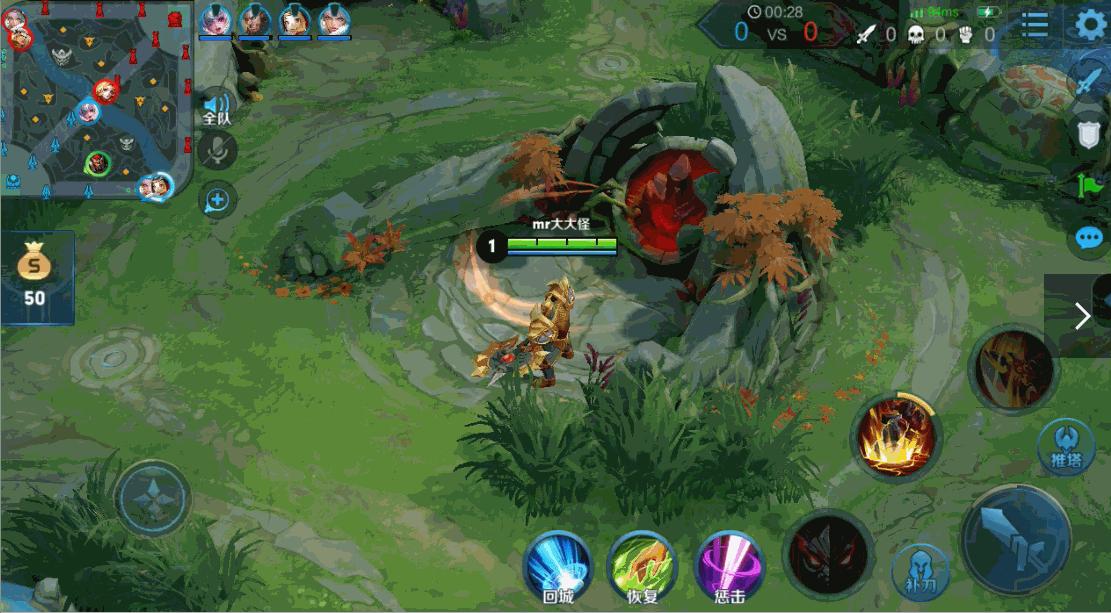
Task: Expand the right-side arrow panel
Action: 1081,316
